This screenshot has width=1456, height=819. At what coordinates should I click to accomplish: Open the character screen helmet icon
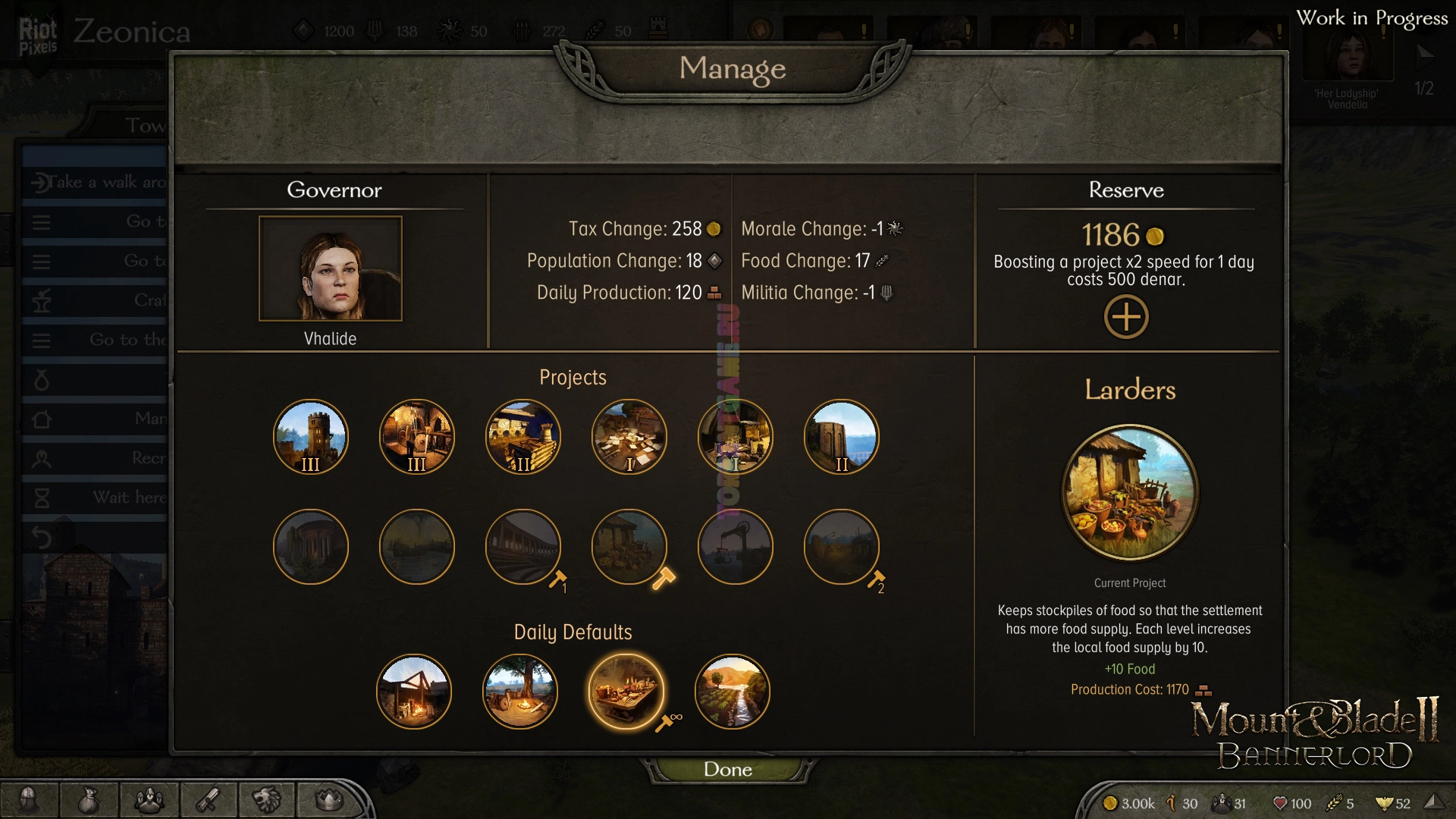tap(29, 799)
